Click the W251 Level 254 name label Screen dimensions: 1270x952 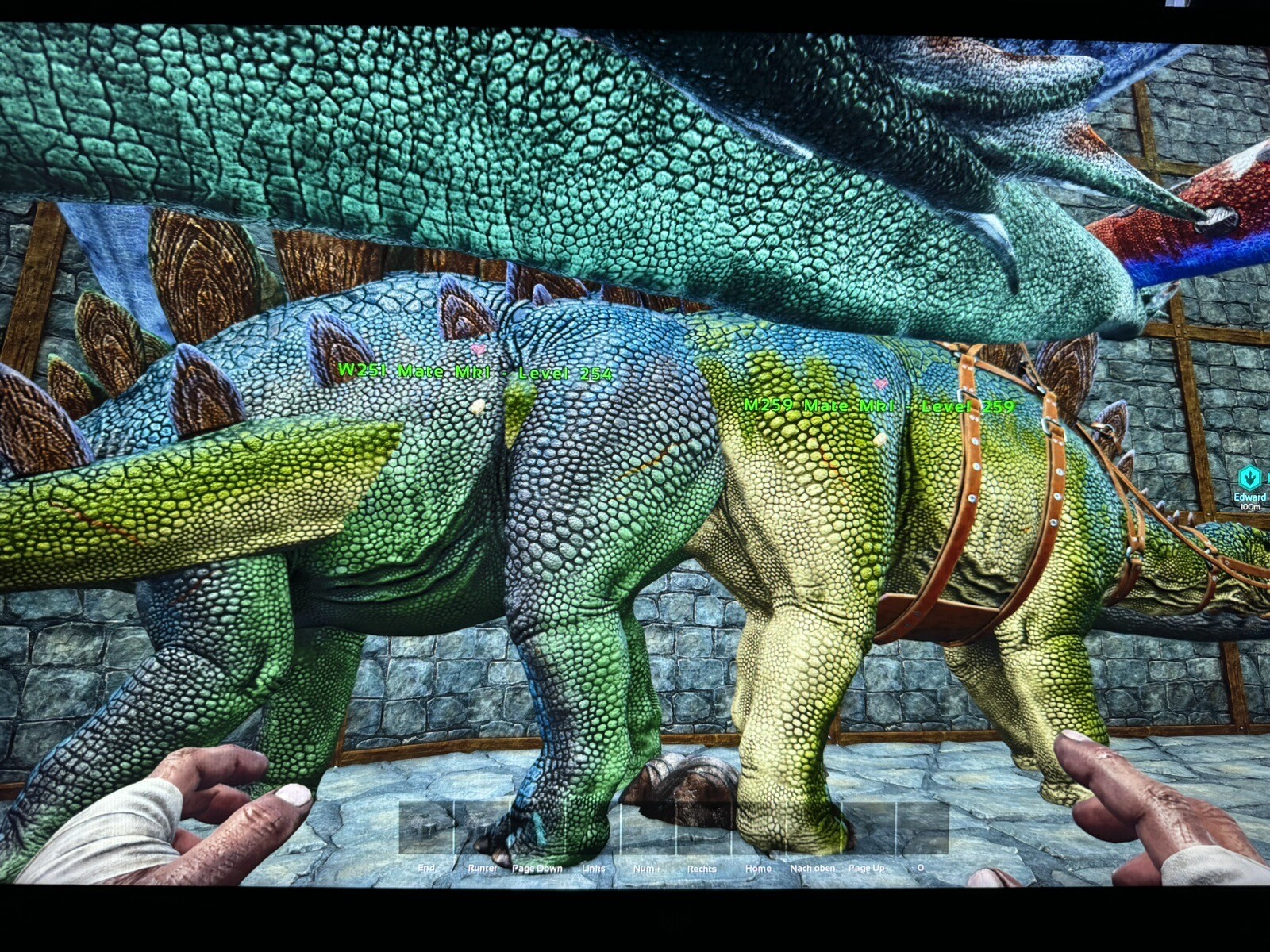(x=475, y=369)
